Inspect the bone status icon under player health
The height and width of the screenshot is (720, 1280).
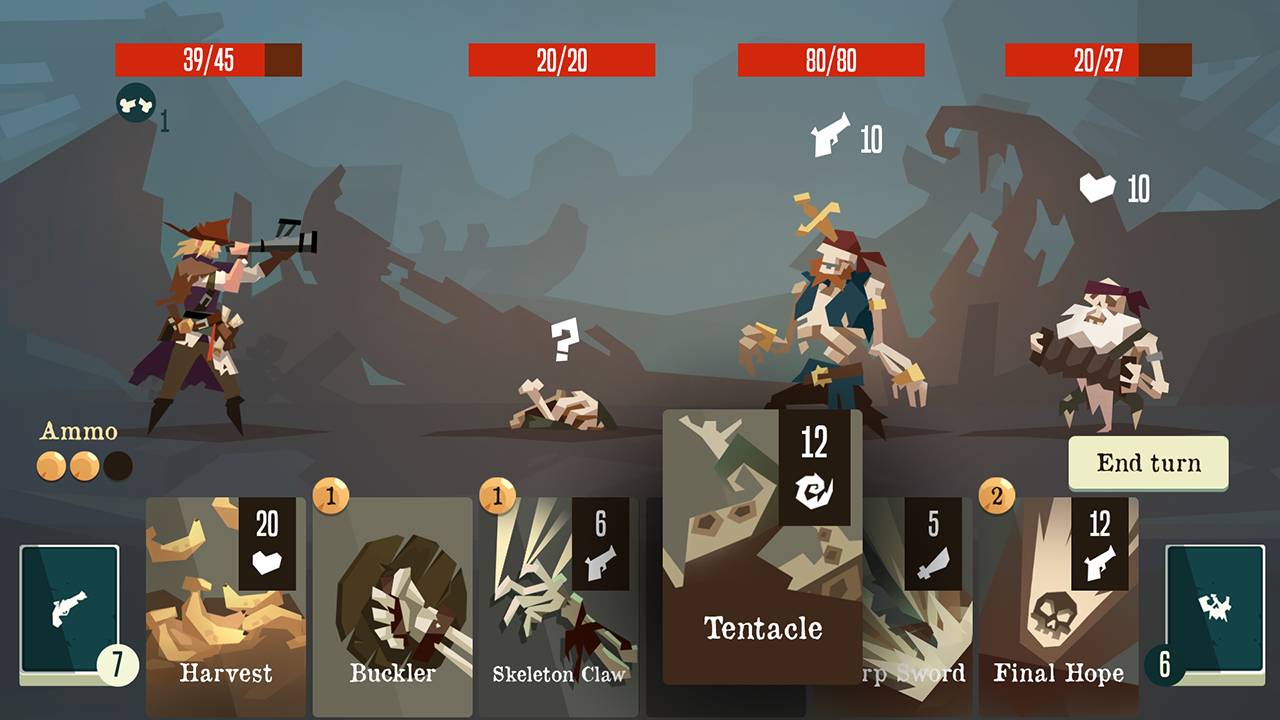135,103
